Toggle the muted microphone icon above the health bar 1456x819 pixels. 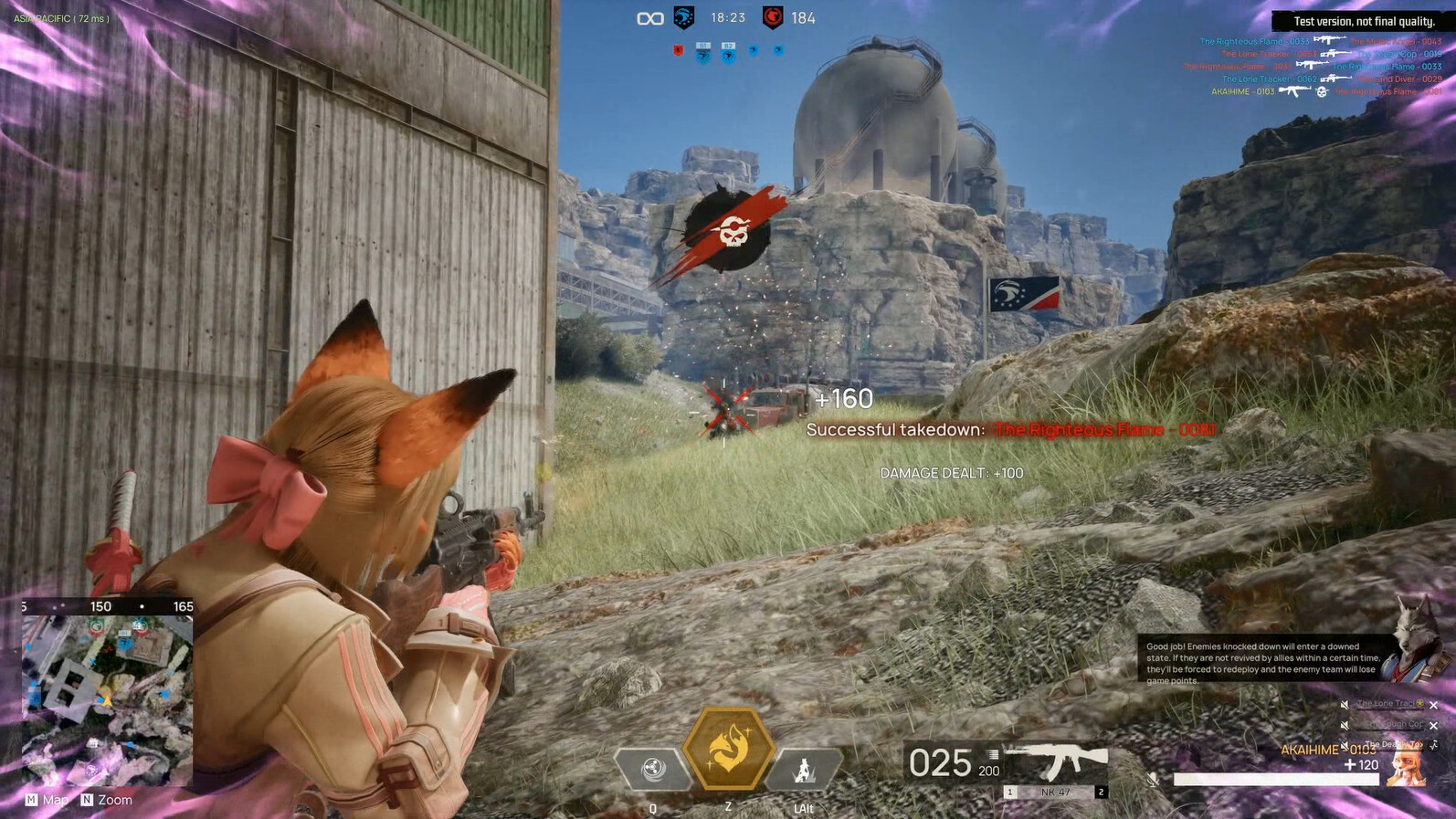click(x=1152, y=780)
